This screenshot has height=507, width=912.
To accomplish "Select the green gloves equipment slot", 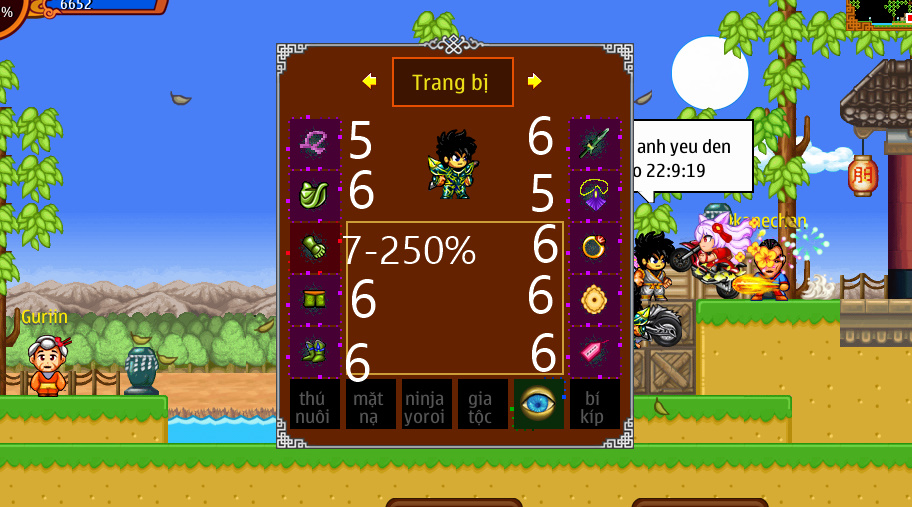I will coord(314,247).
